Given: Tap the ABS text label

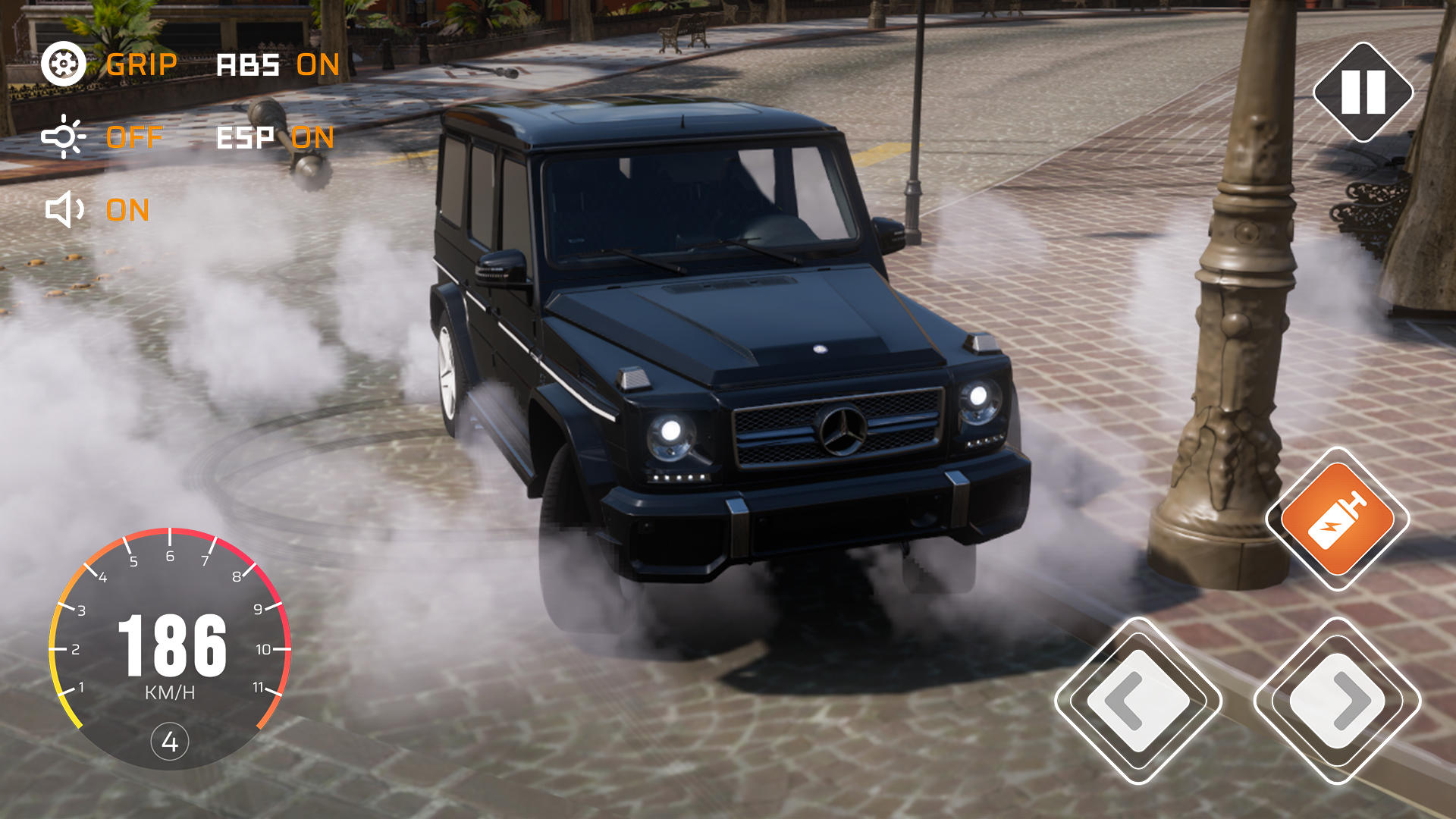Looking at the screenshot, I should point(248,65).
